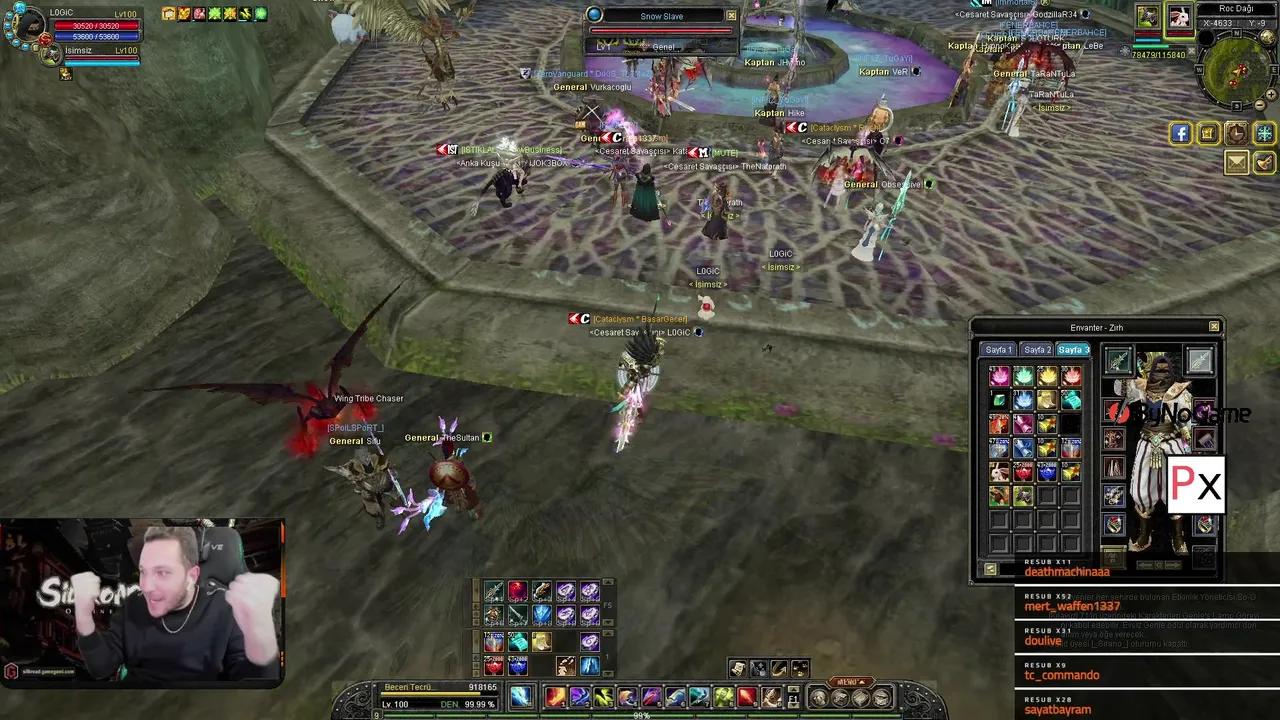
Task: Click the quill pen icon under the mail icon
Action: [1263, 163]
